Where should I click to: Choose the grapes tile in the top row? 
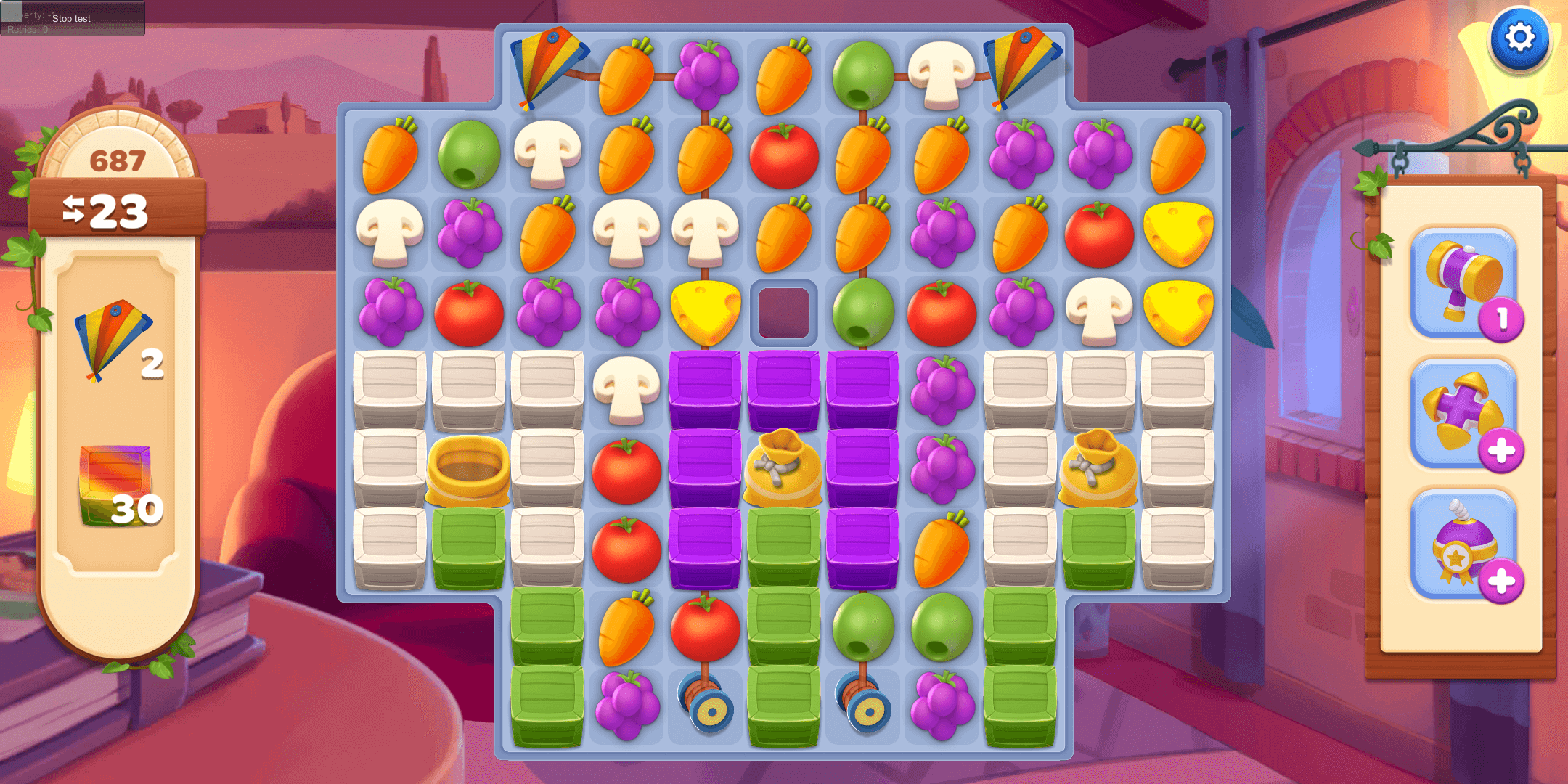point(706,75)
